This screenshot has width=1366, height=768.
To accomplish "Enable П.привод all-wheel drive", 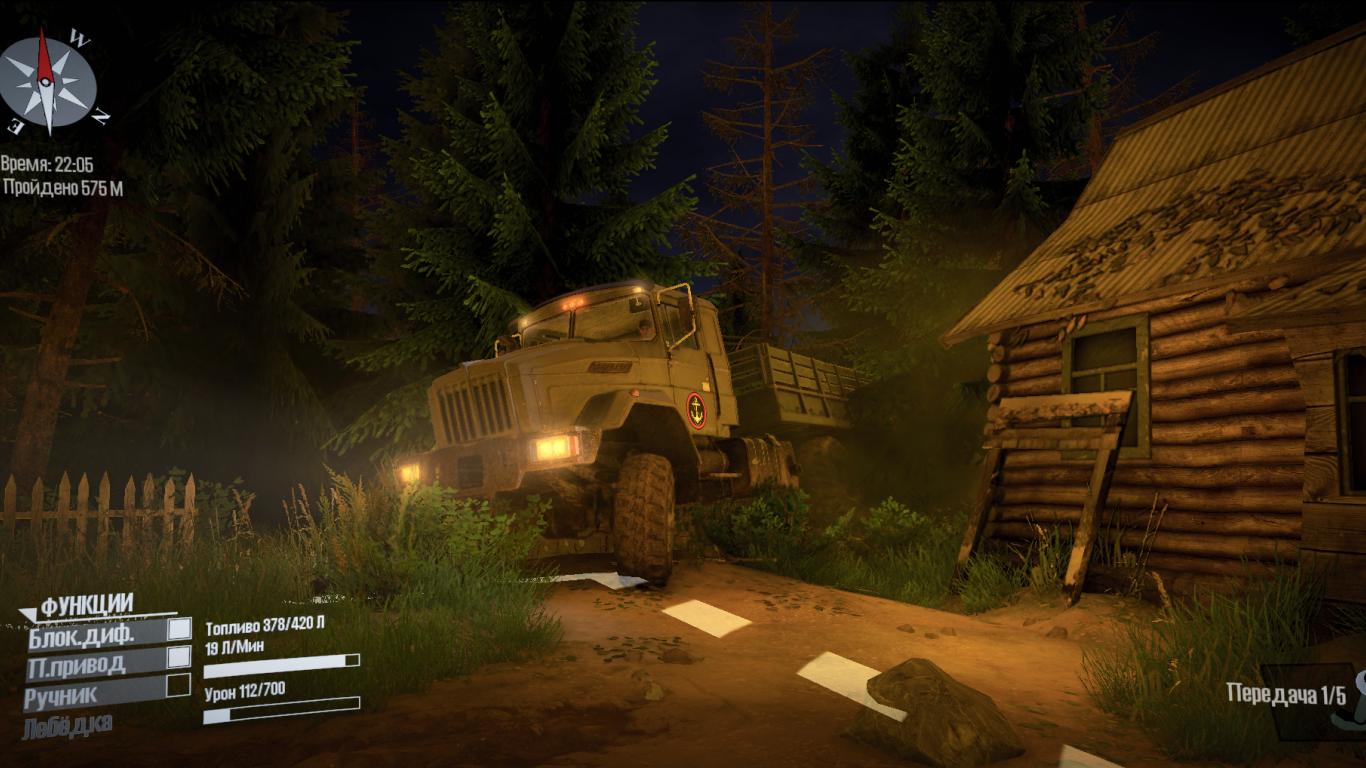I will pyautogui.click(x=178, y=657).
